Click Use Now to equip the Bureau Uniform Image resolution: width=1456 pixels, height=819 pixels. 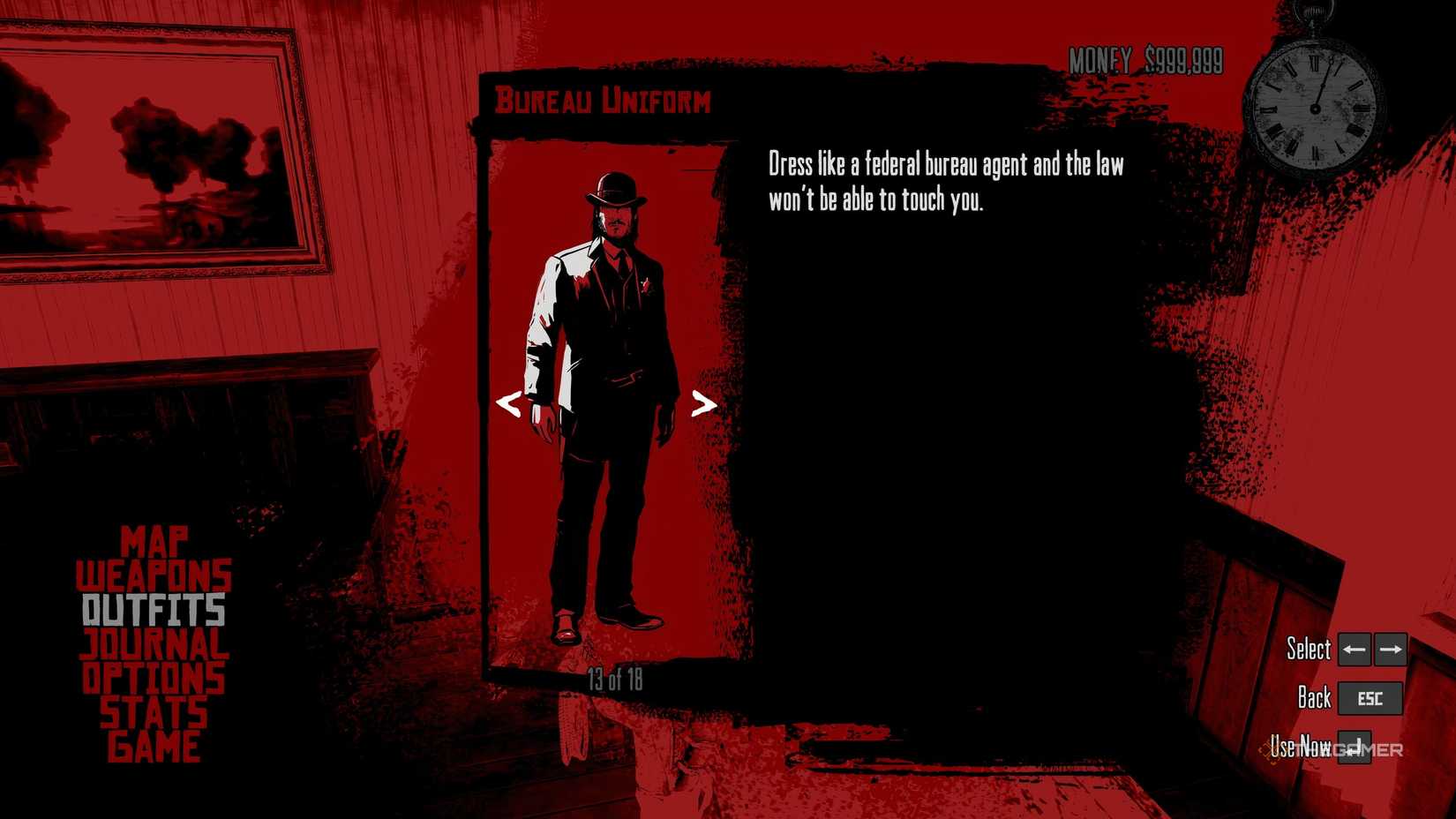[1301, 748]
